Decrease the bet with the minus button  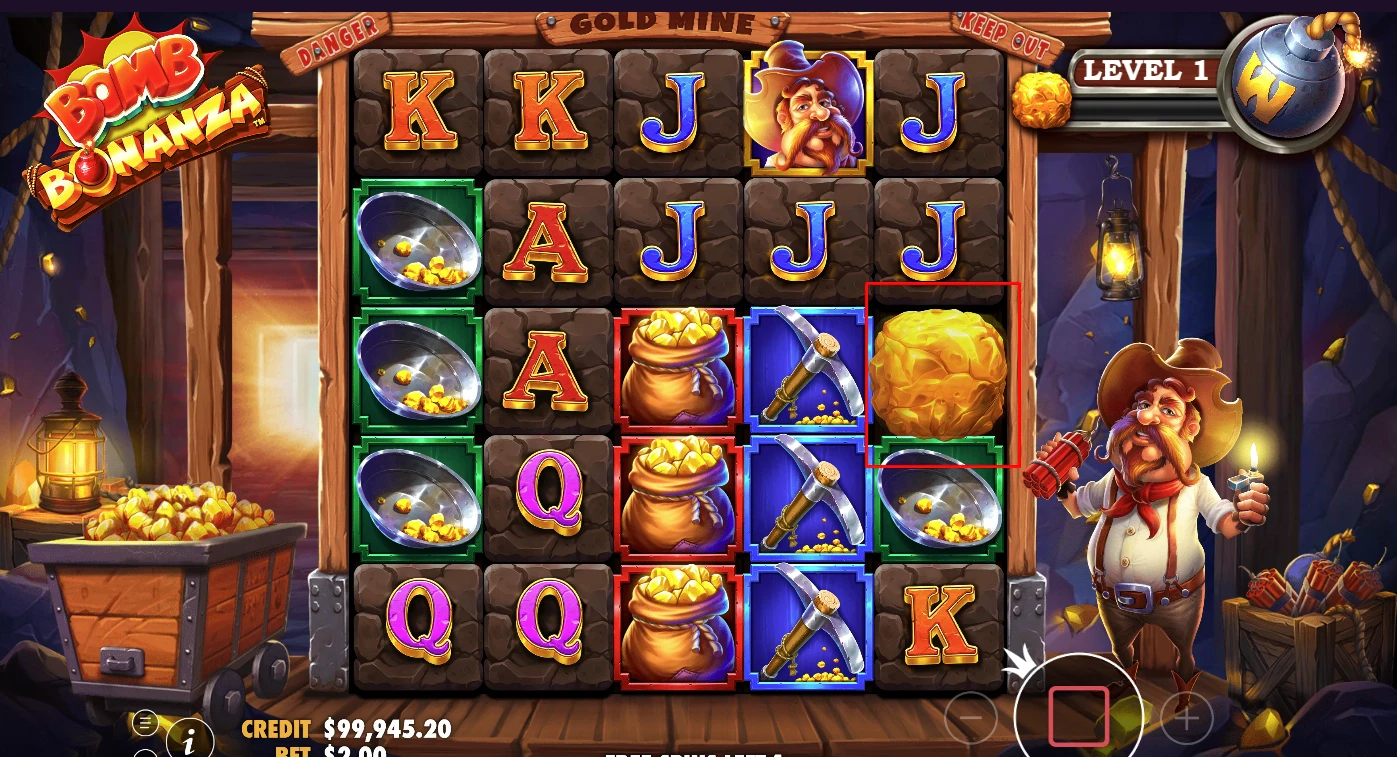pyautogui.click(x=971, y=717)
